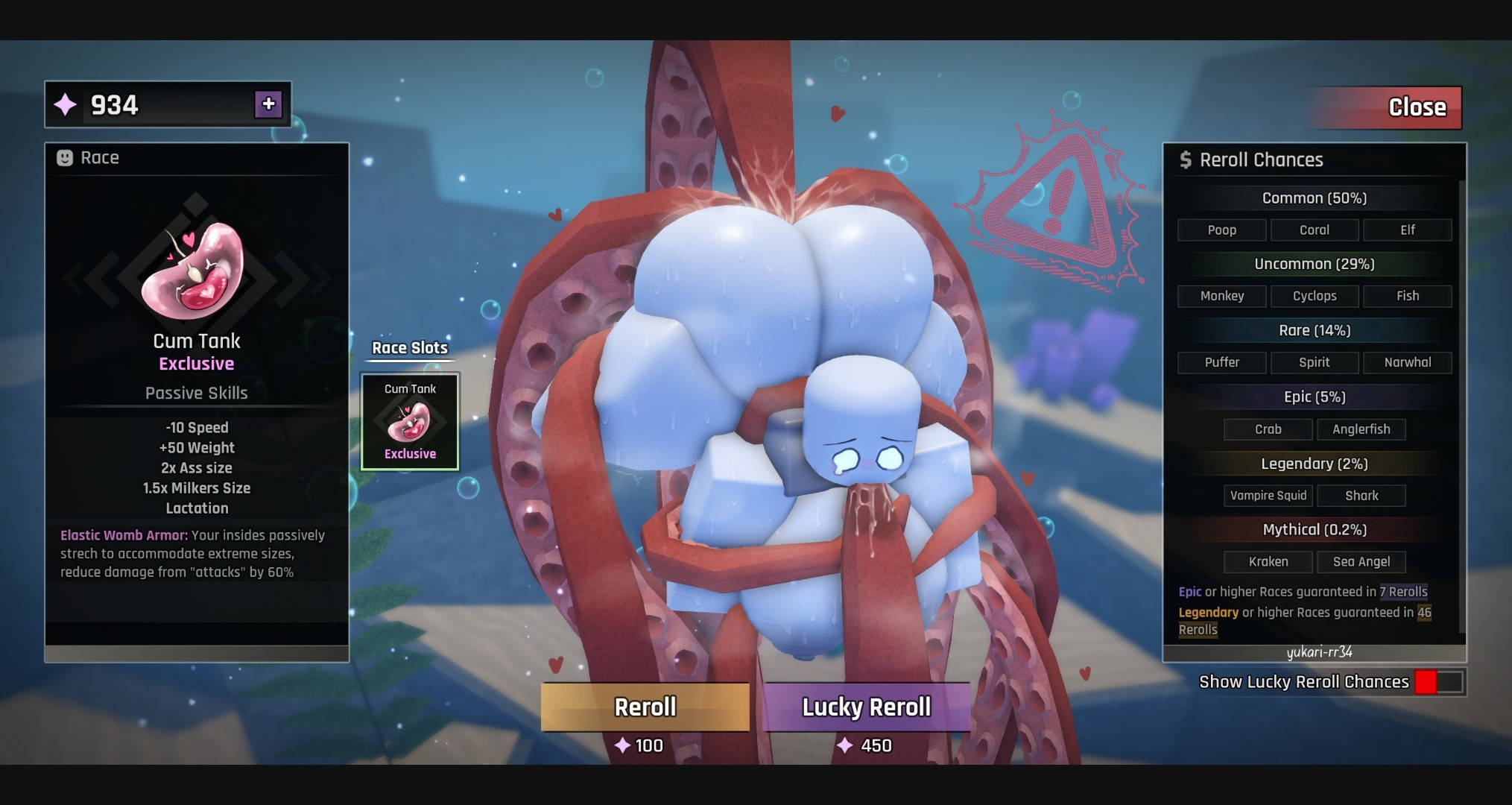This screenshot has width=1512, height=805.
Task: Select the Kraken mythical race entry
Action: [x=1268, y=562]
